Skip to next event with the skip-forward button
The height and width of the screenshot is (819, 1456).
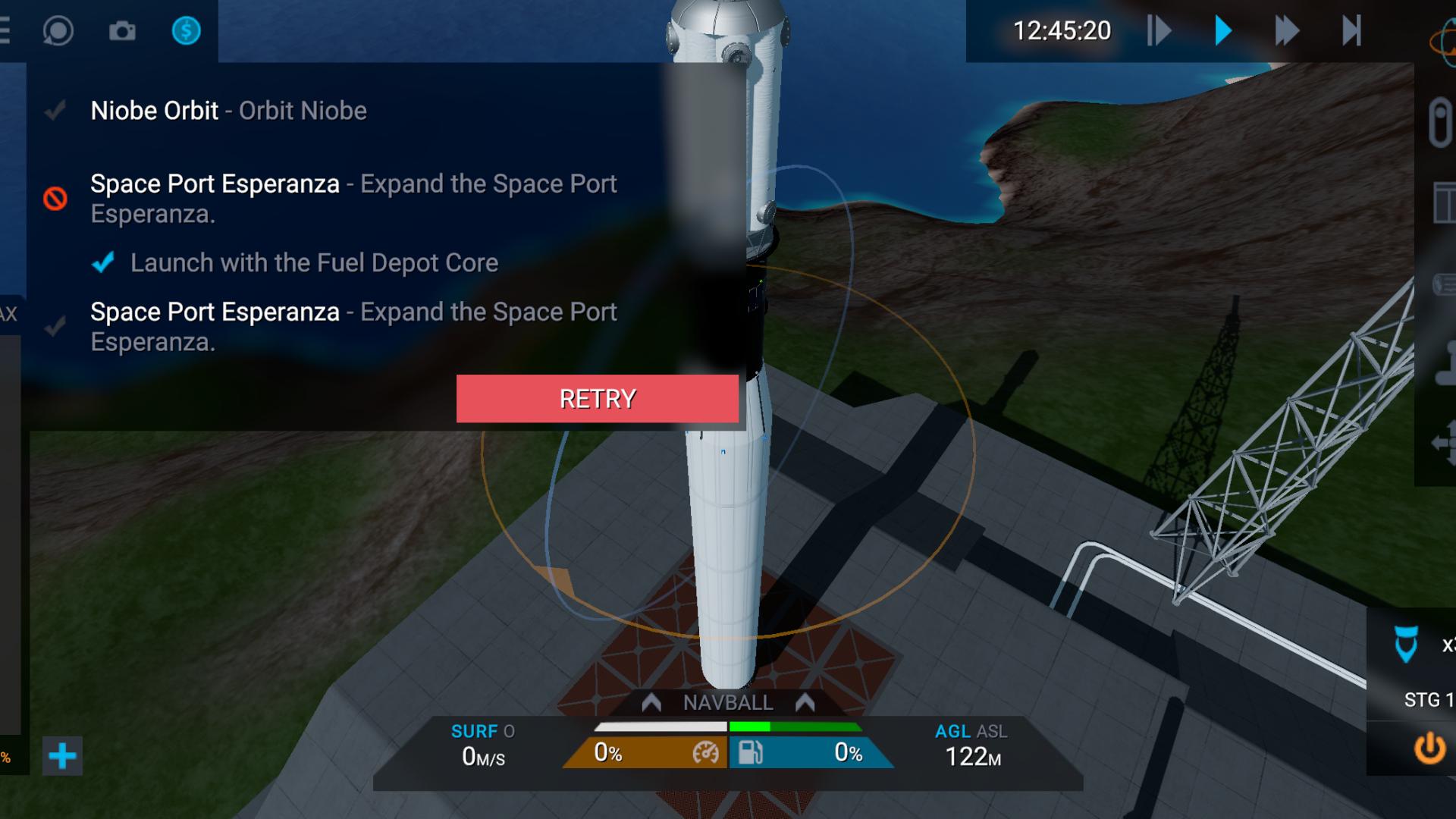pyautogui.click(x=1351, y=31)
